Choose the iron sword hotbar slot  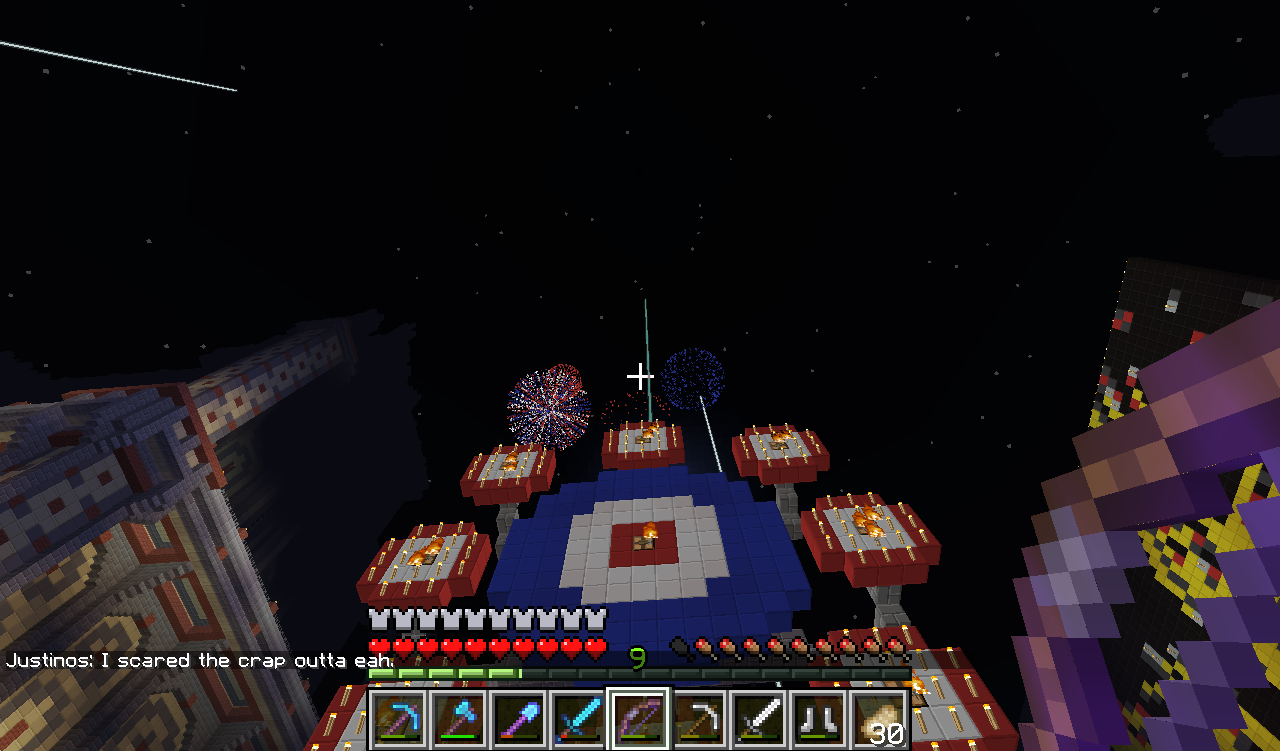click(759, 719)
